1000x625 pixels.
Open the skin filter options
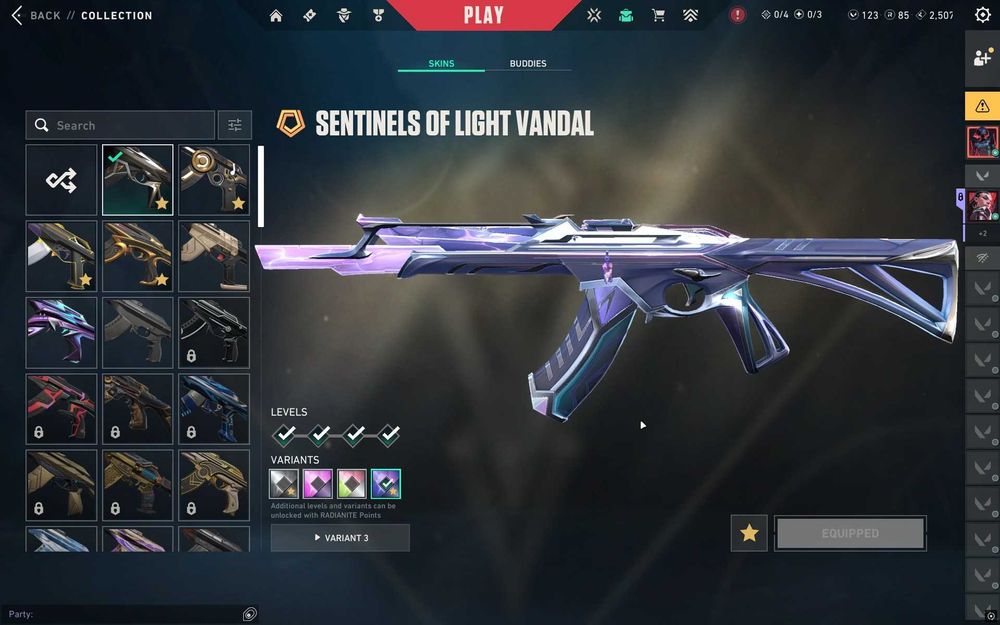point(235,125)
